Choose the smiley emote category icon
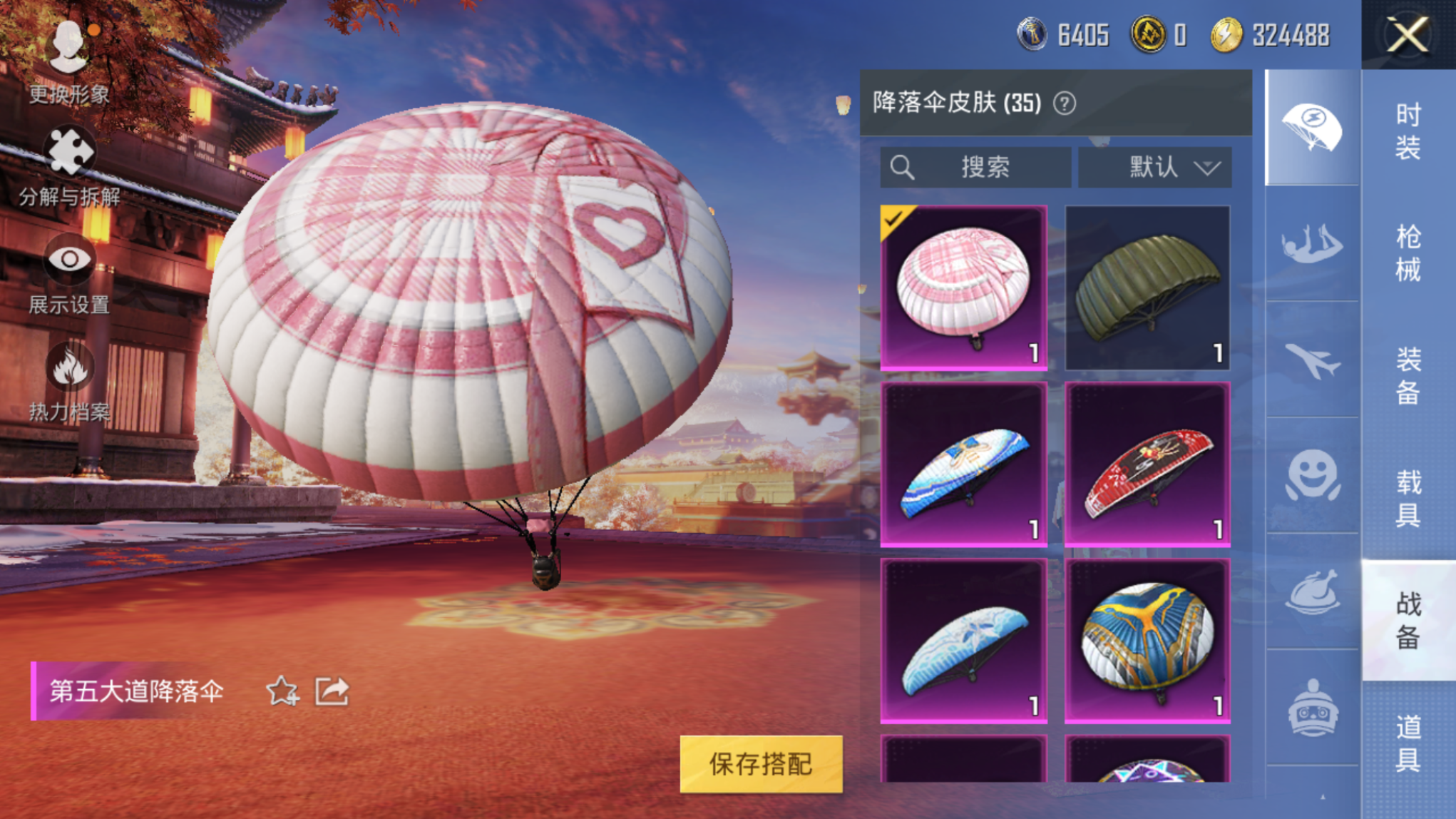 click(1312, 476)
